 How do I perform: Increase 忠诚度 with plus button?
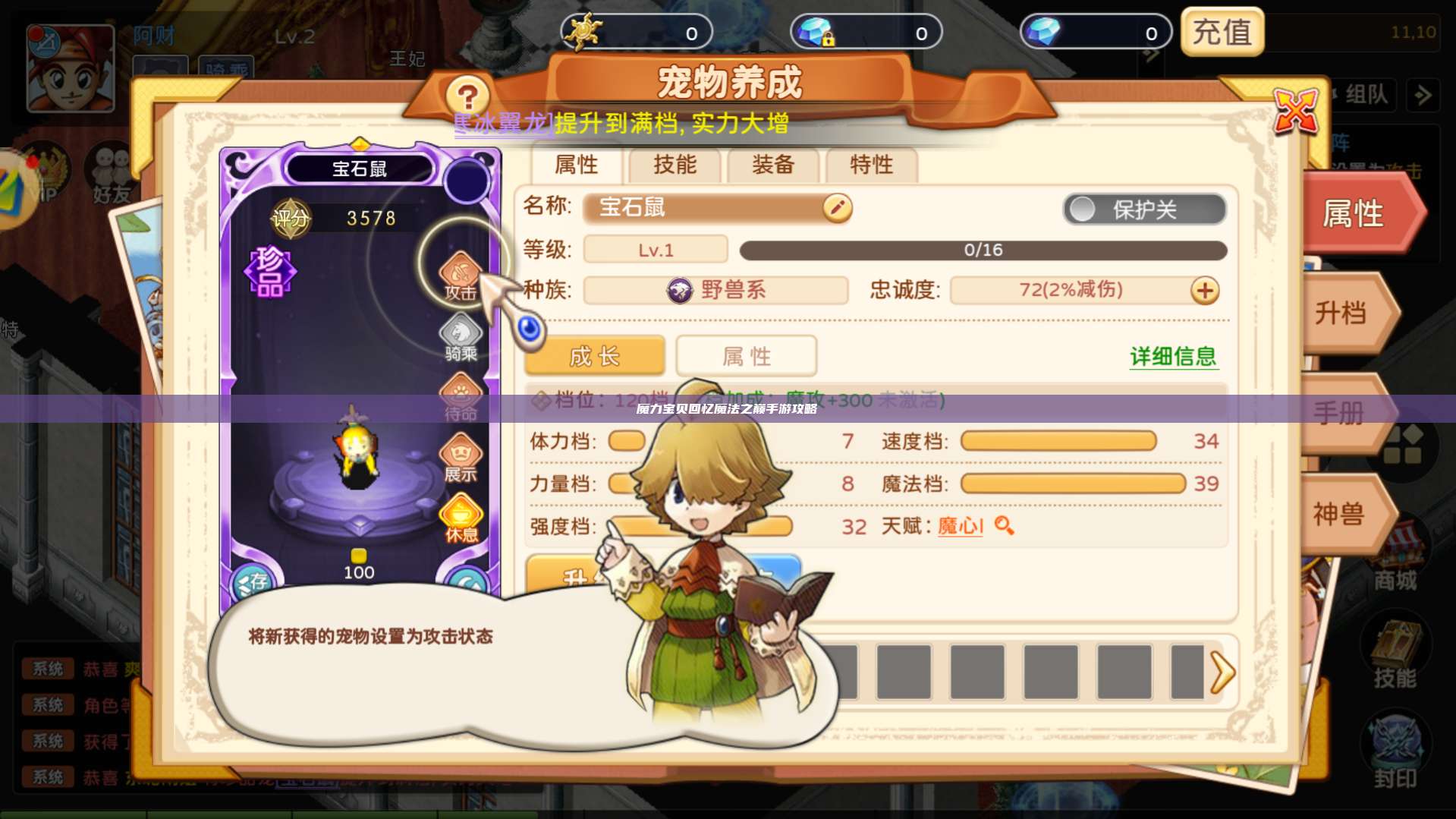[1204, 290]
